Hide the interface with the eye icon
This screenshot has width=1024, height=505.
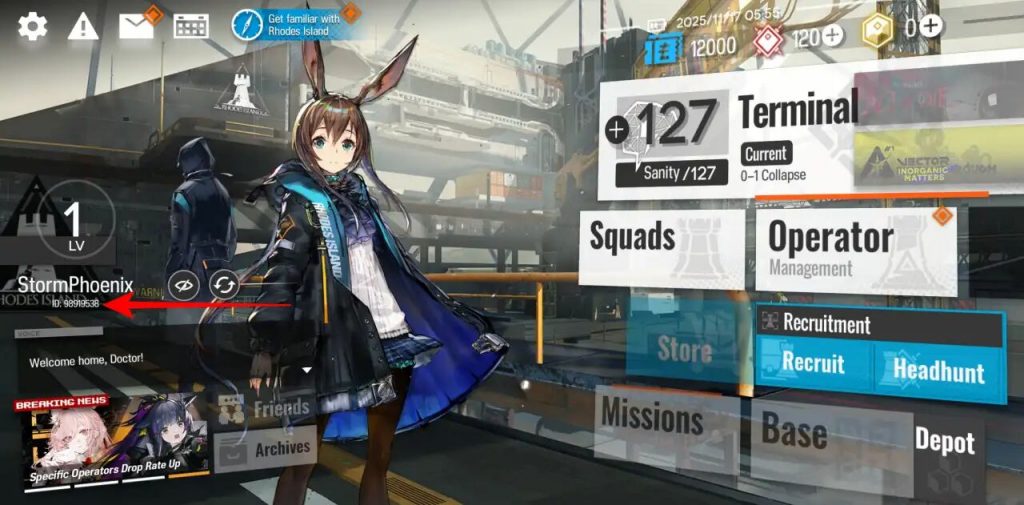182,286
